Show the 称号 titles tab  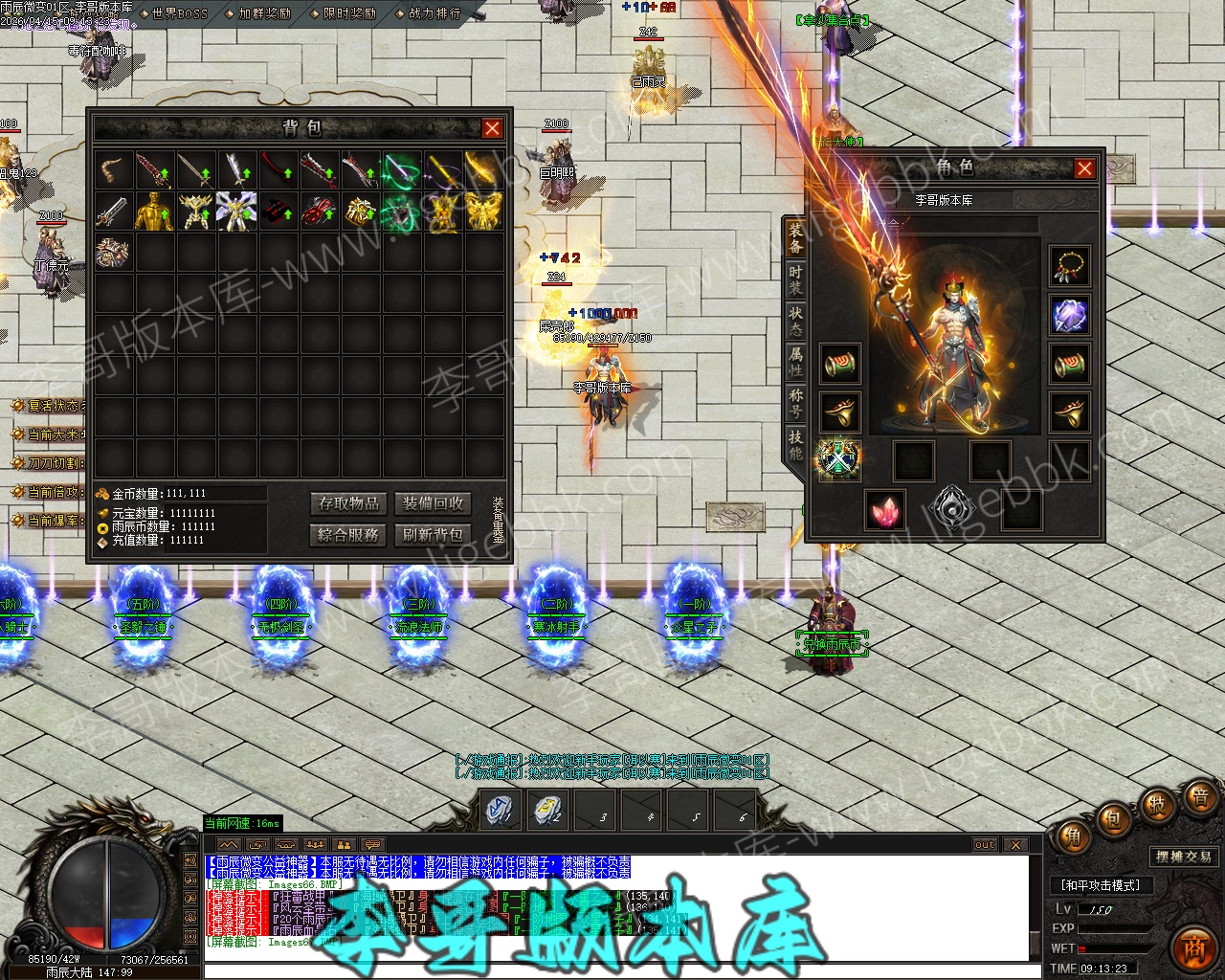click(x=795, y=403)
